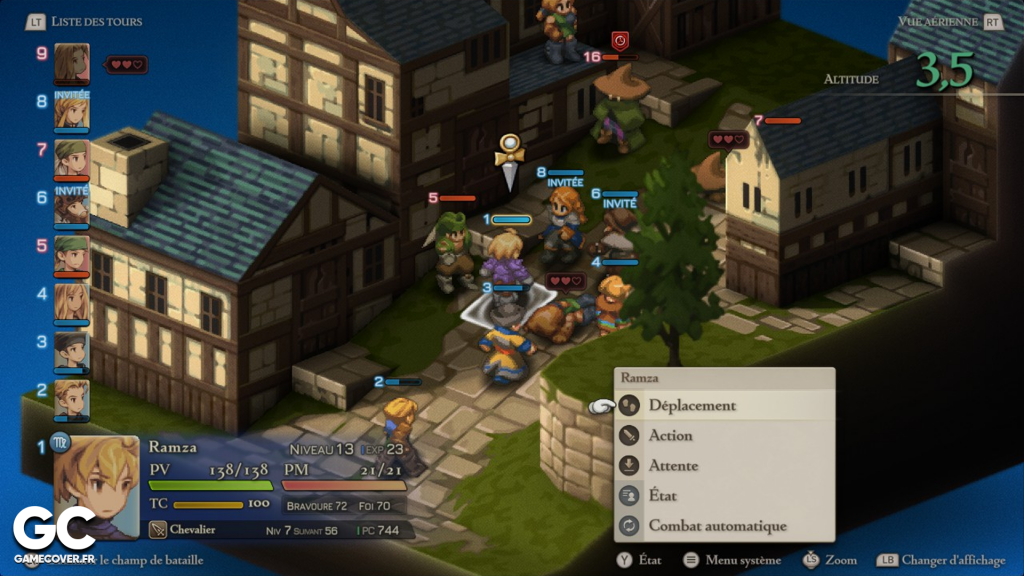Select Déplacement in the command menu
This screenshot has height=576, width=1024.
pos(692,405)
